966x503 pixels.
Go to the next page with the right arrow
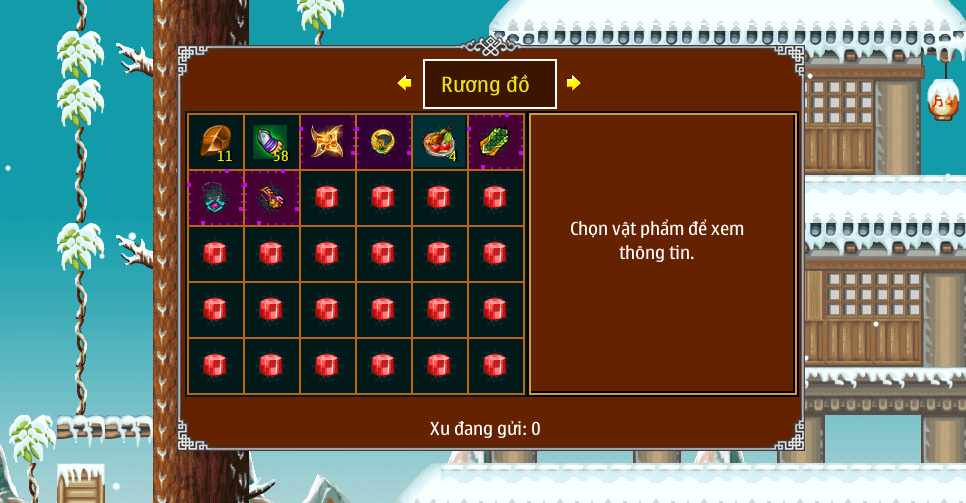point(573,83)
